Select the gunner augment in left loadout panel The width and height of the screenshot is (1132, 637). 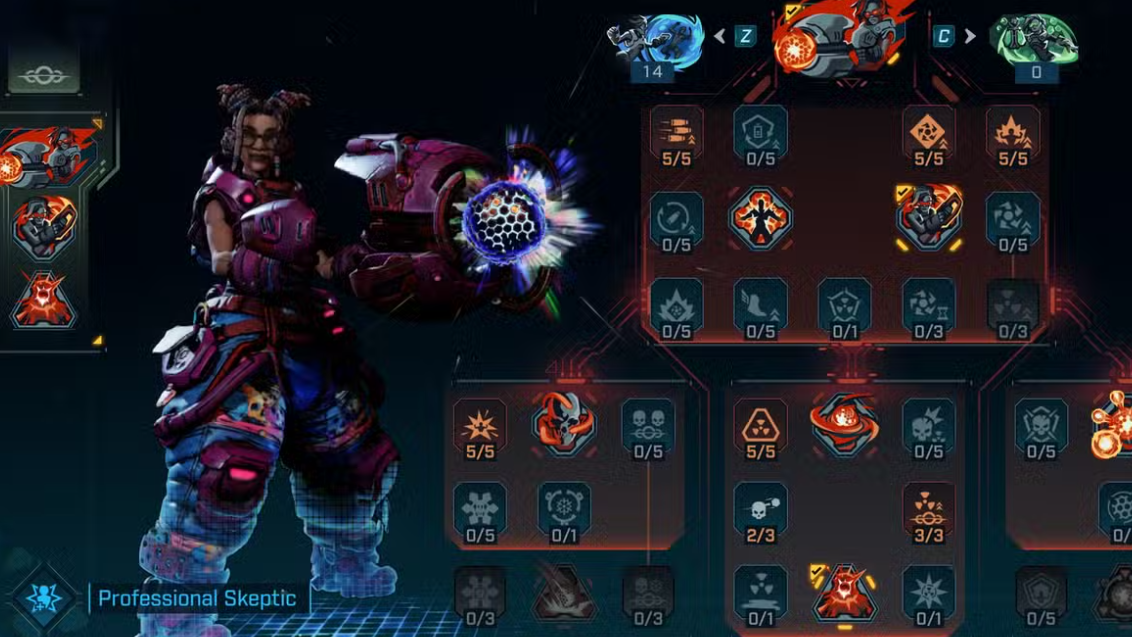pyautogui.click(x=44, y=228)
